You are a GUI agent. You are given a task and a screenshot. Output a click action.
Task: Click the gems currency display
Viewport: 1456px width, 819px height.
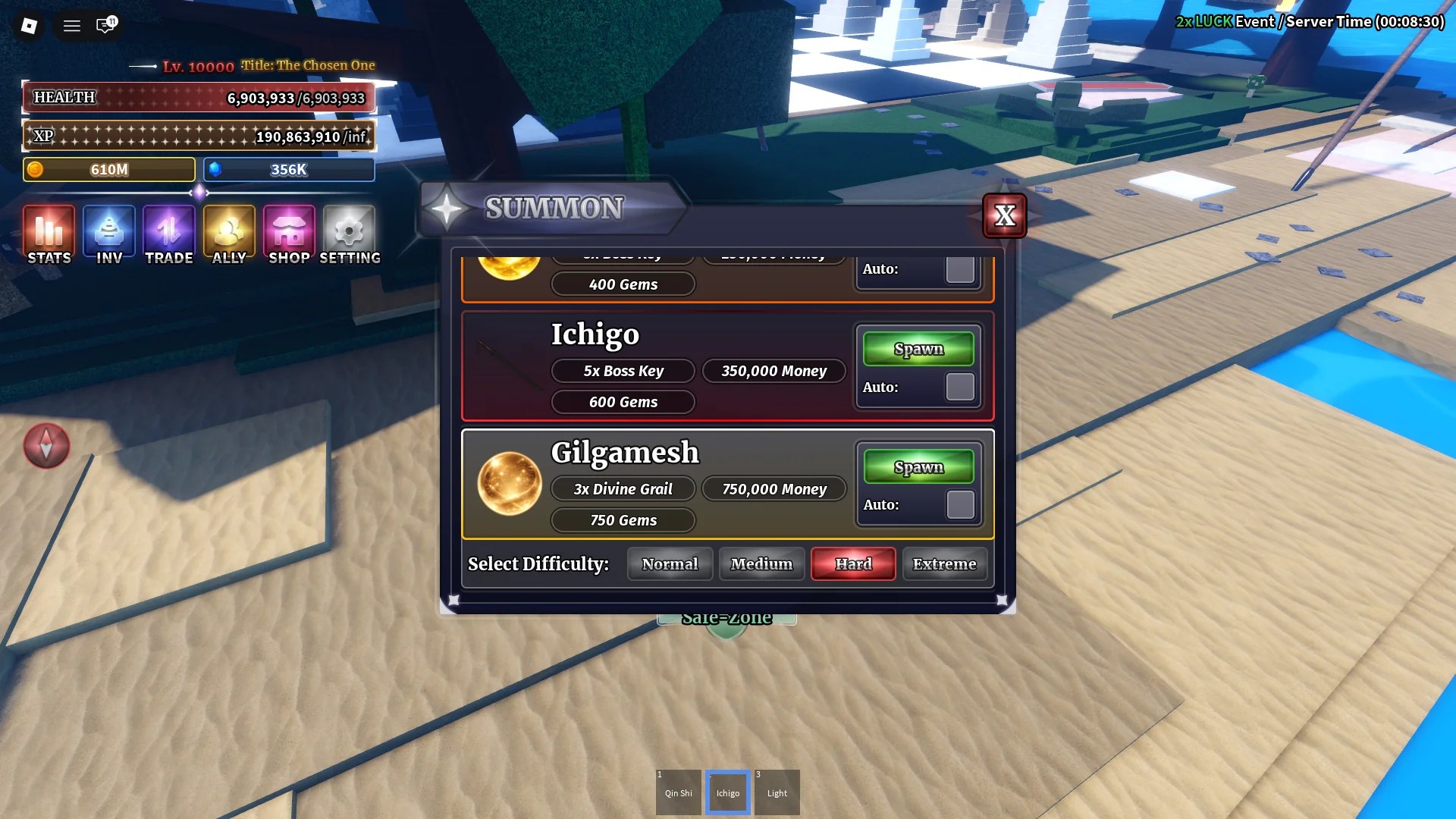288,169
